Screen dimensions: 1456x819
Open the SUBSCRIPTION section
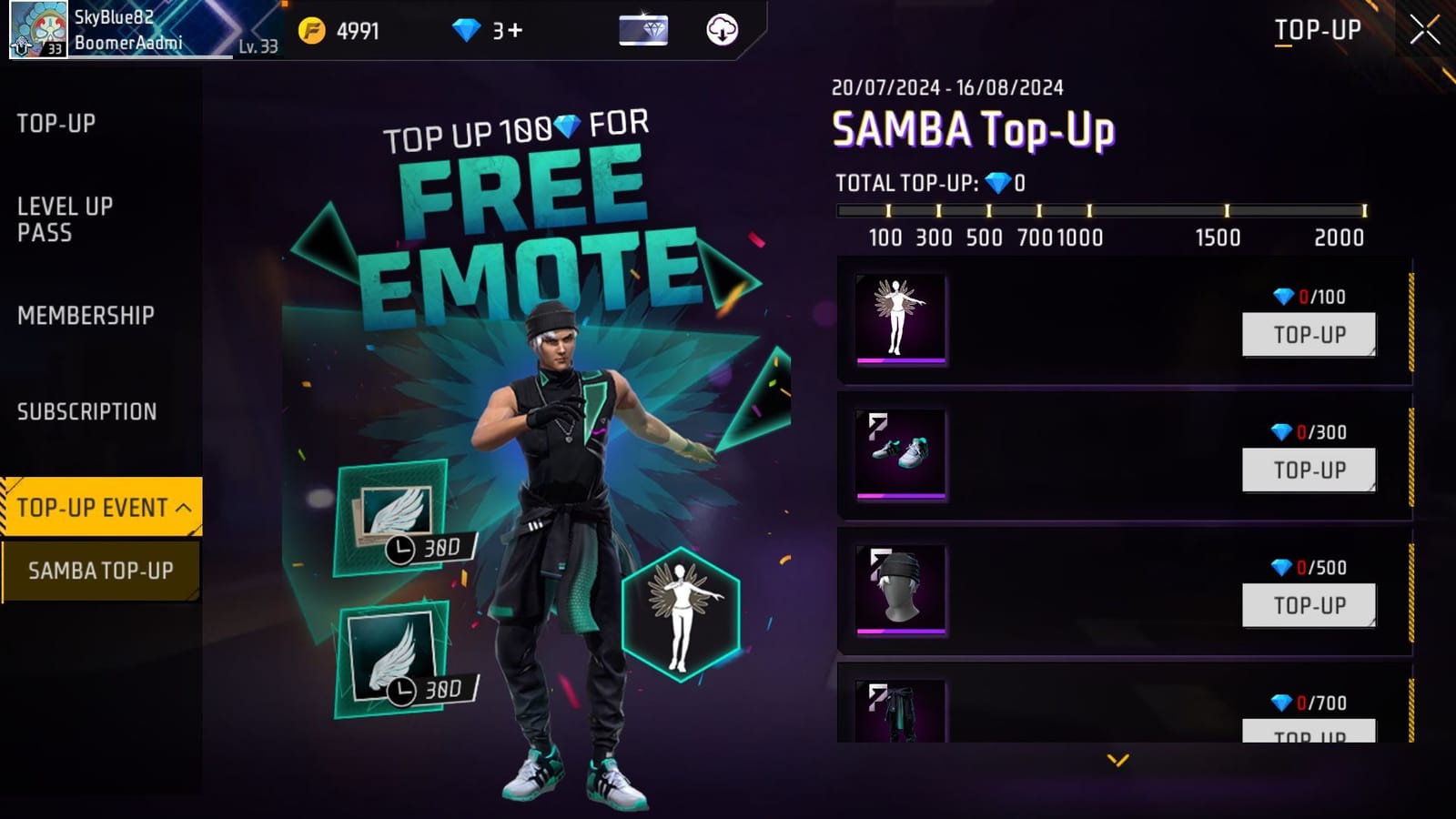click(86, 411)
